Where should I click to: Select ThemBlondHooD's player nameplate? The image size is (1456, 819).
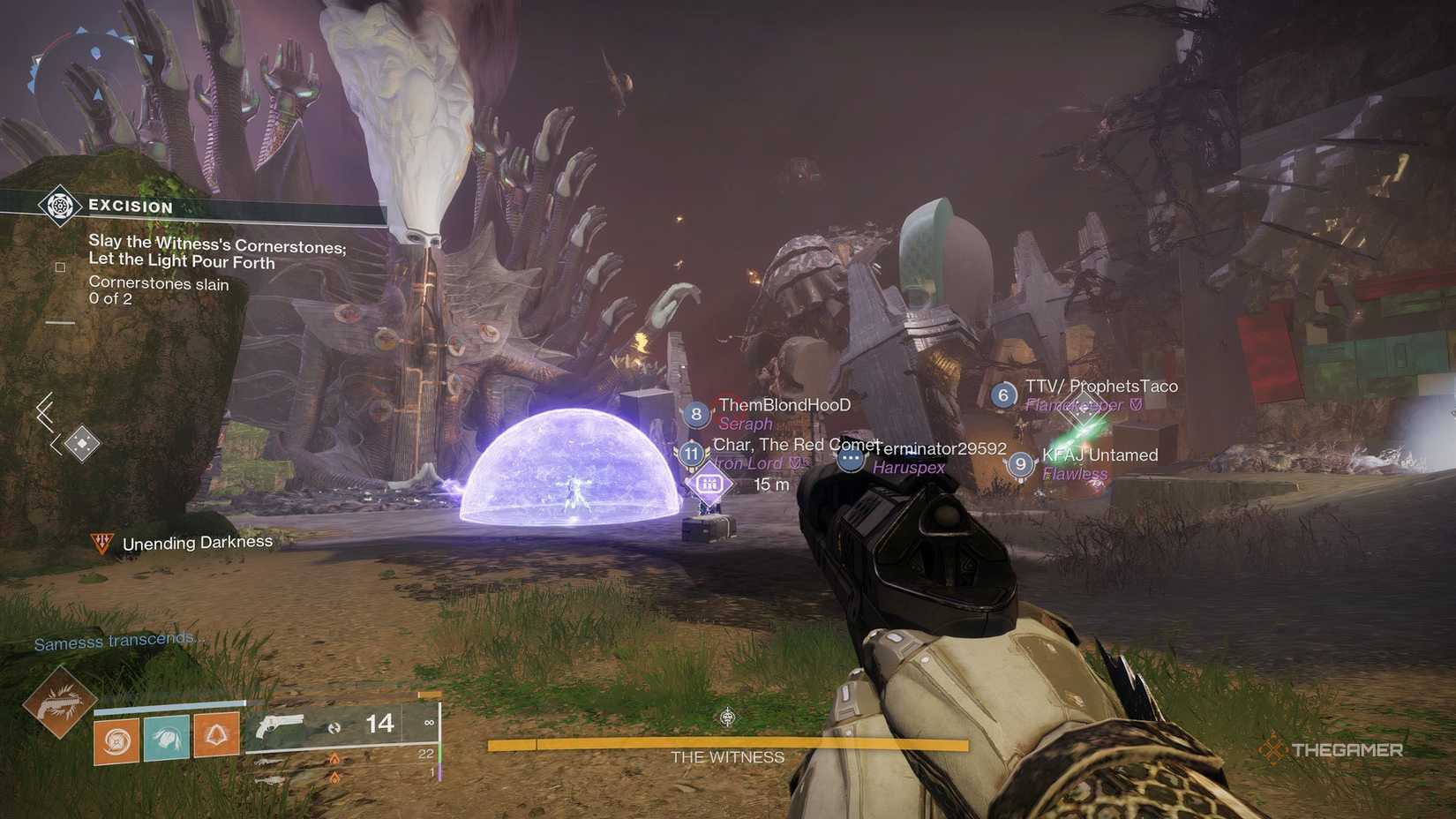(784, 405)
